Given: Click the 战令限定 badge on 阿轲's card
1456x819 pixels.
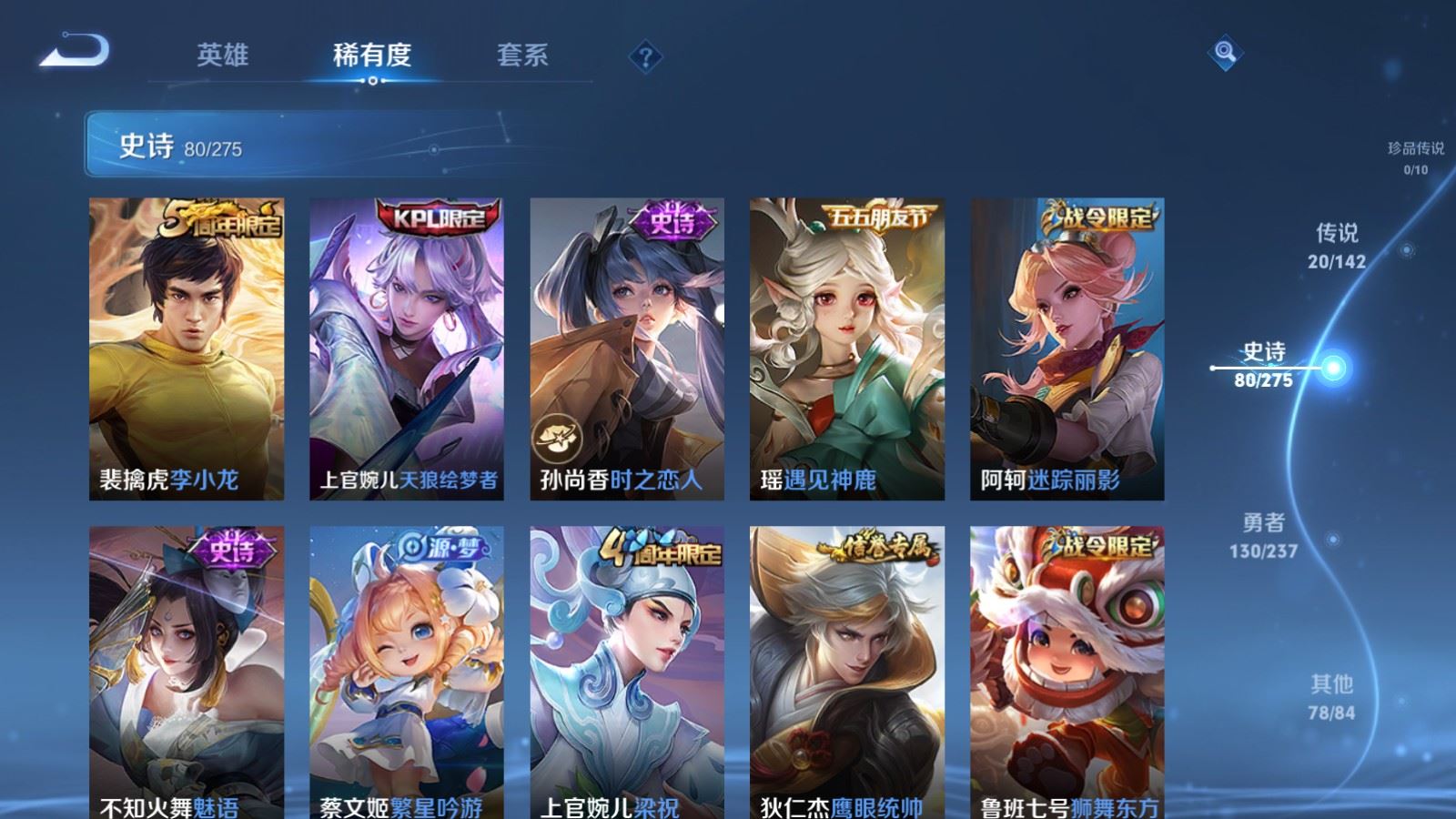Looking at the screenshot, I should pyautogui.click(x=1103, y=217).
